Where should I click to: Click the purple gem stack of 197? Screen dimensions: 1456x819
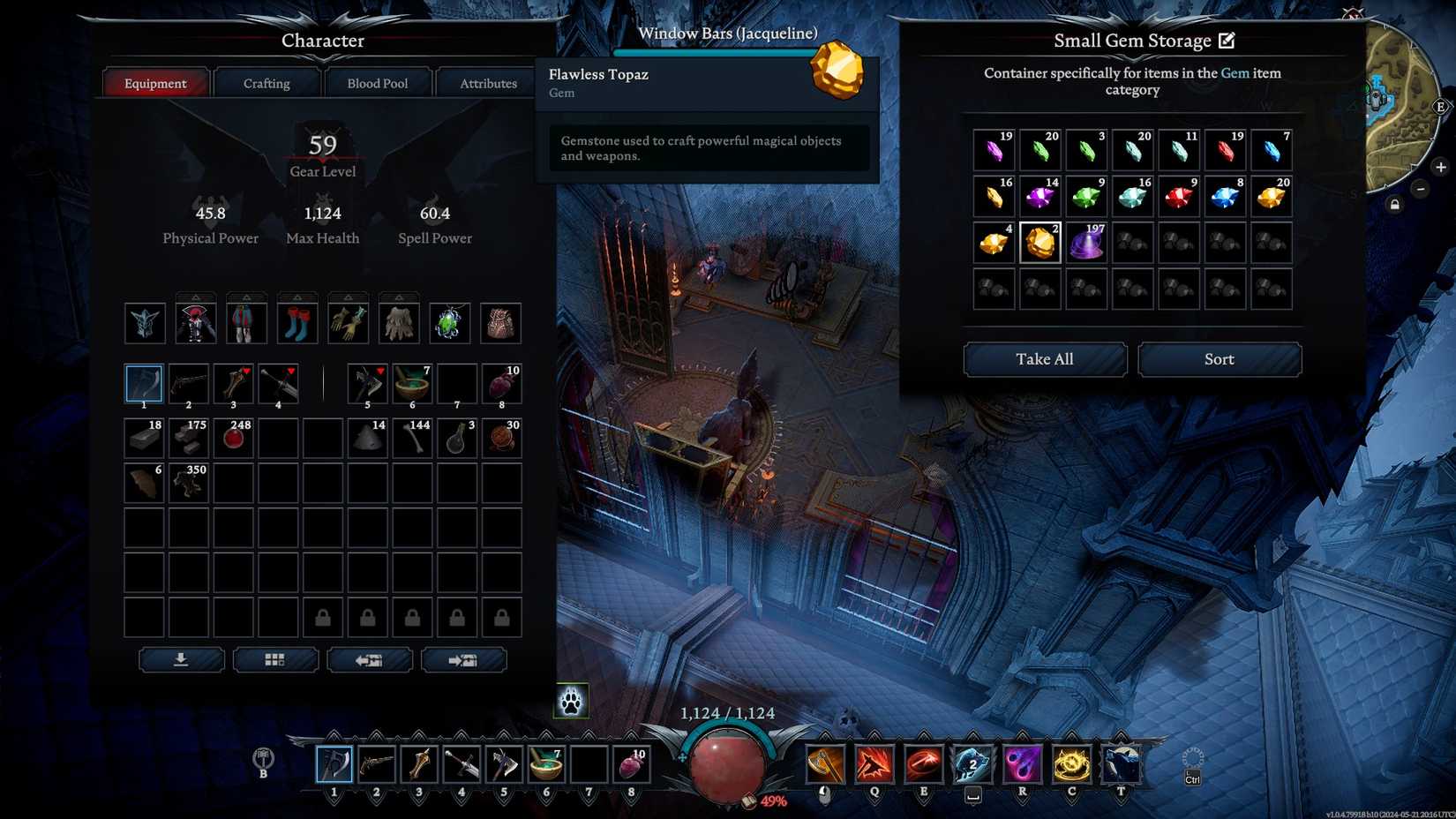tap(1086, 241)
